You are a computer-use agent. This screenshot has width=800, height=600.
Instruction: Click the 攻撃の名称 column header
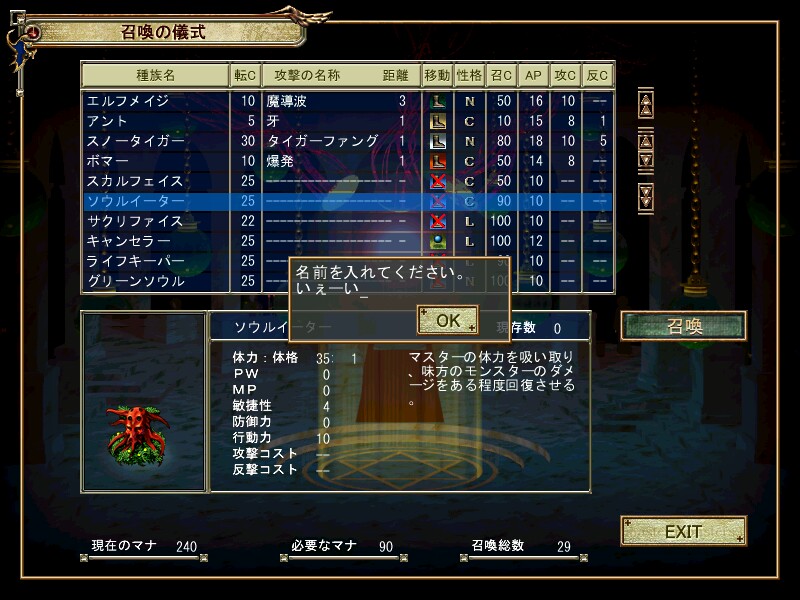point(308,75)
